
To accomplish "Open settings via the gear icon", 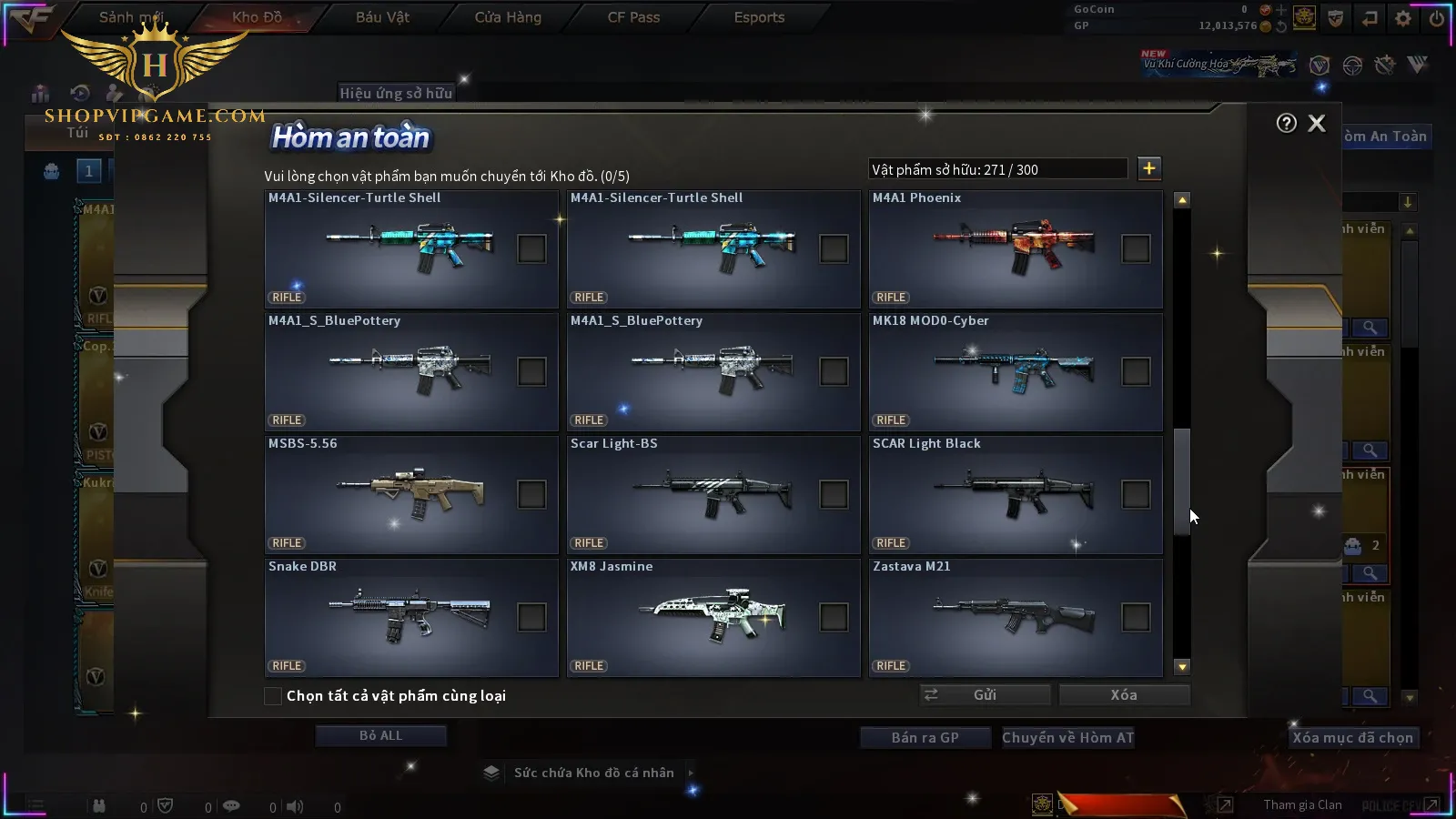I will tap(1403, 18).
